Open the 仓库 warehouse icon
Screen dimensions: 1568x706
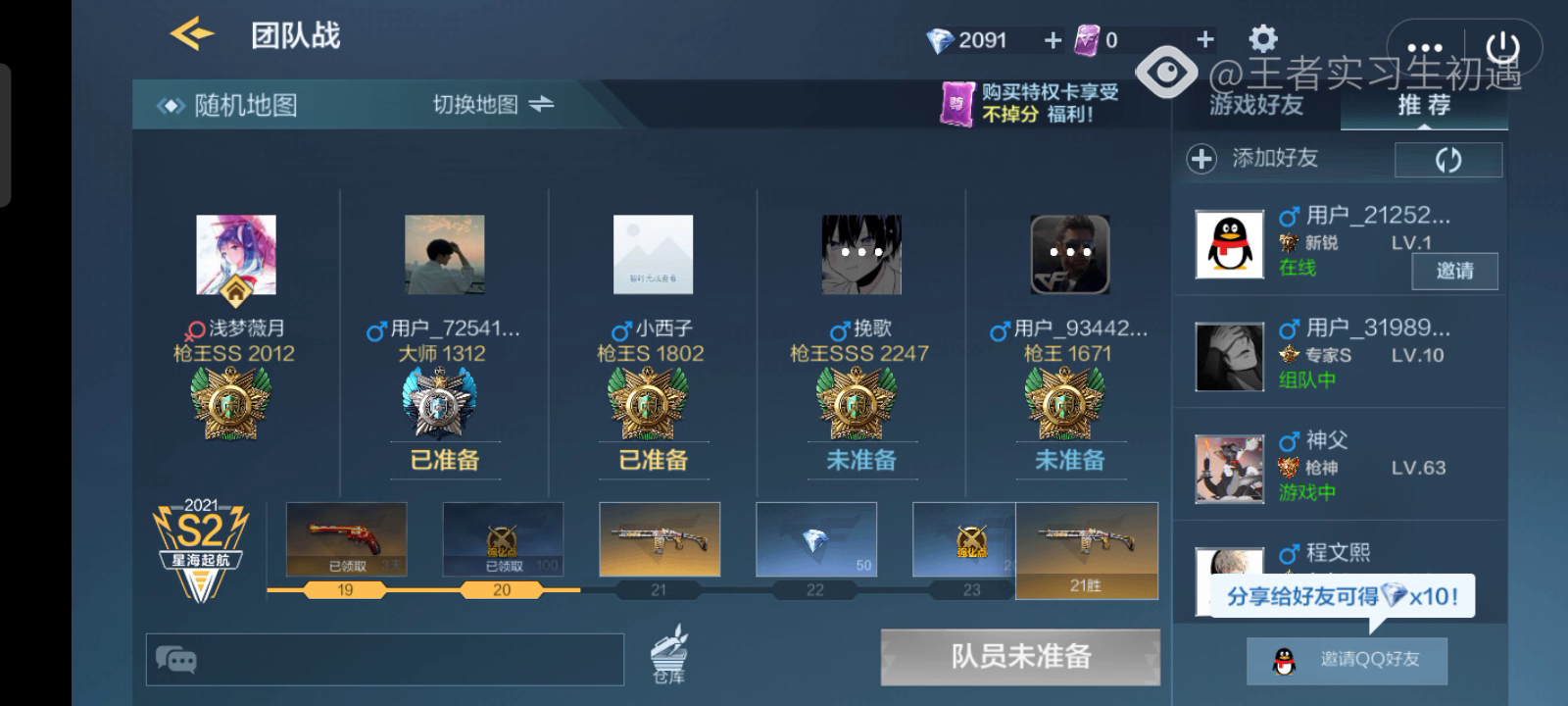coord(669,655)
